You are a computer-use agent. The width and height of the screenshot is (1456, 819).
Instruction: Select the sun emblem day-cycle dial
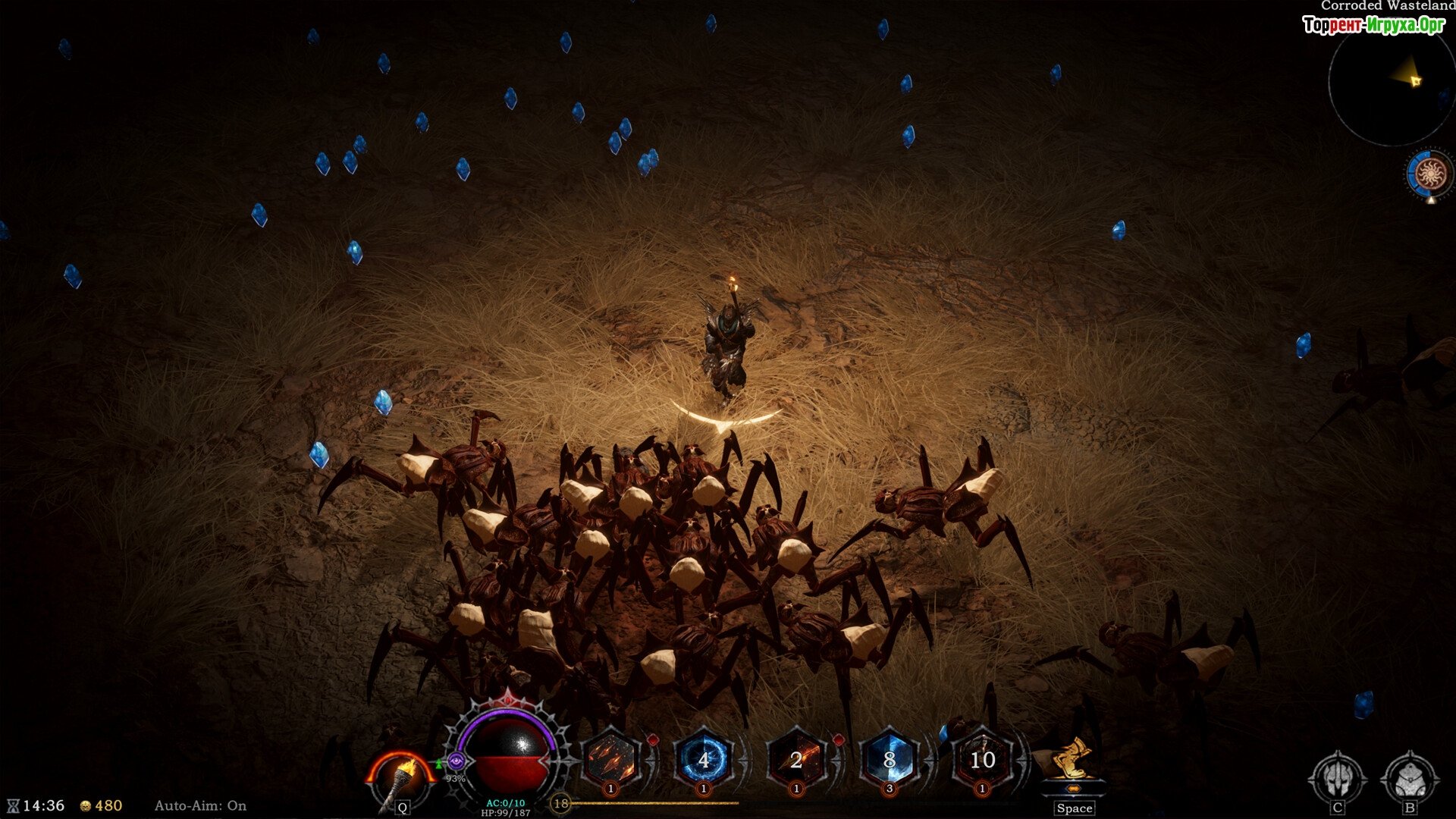coord(1429,174)
